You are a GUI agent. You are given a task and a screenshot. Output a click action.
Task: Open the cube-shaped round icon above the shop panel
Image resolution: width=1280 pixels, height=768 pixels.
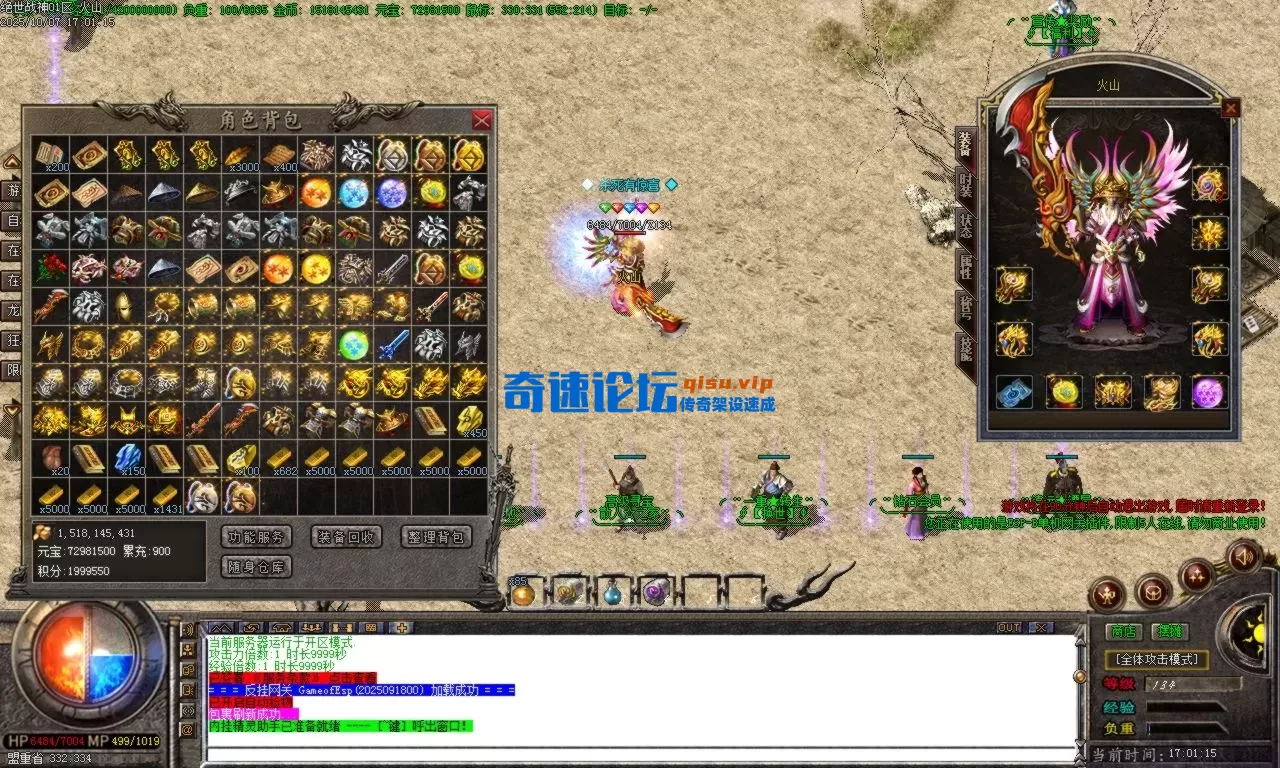pyautogui.click(x=1153, y=594)
